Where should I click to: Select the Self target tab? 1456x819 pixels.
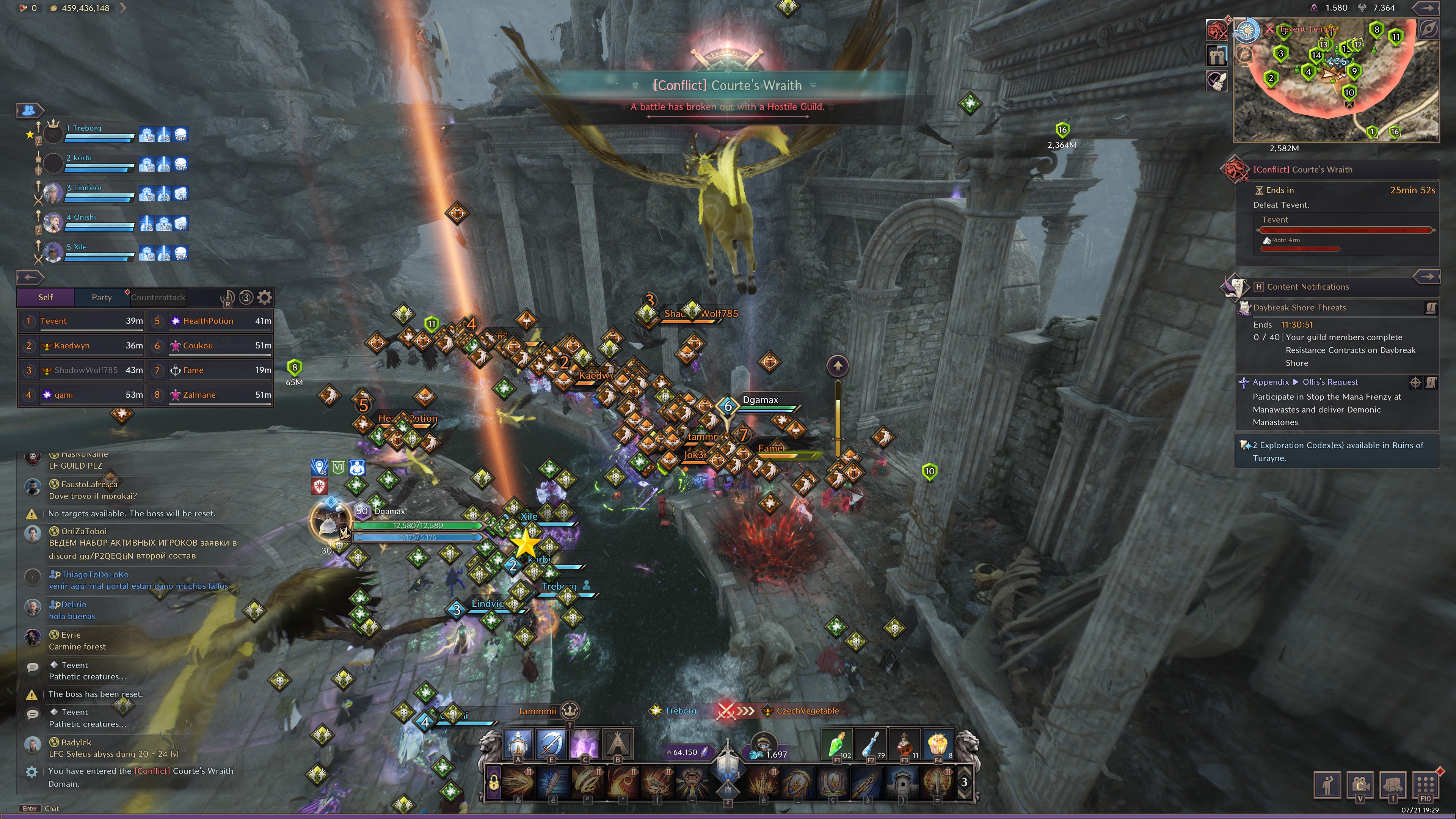pyautogui.click(x=45, y=297)
